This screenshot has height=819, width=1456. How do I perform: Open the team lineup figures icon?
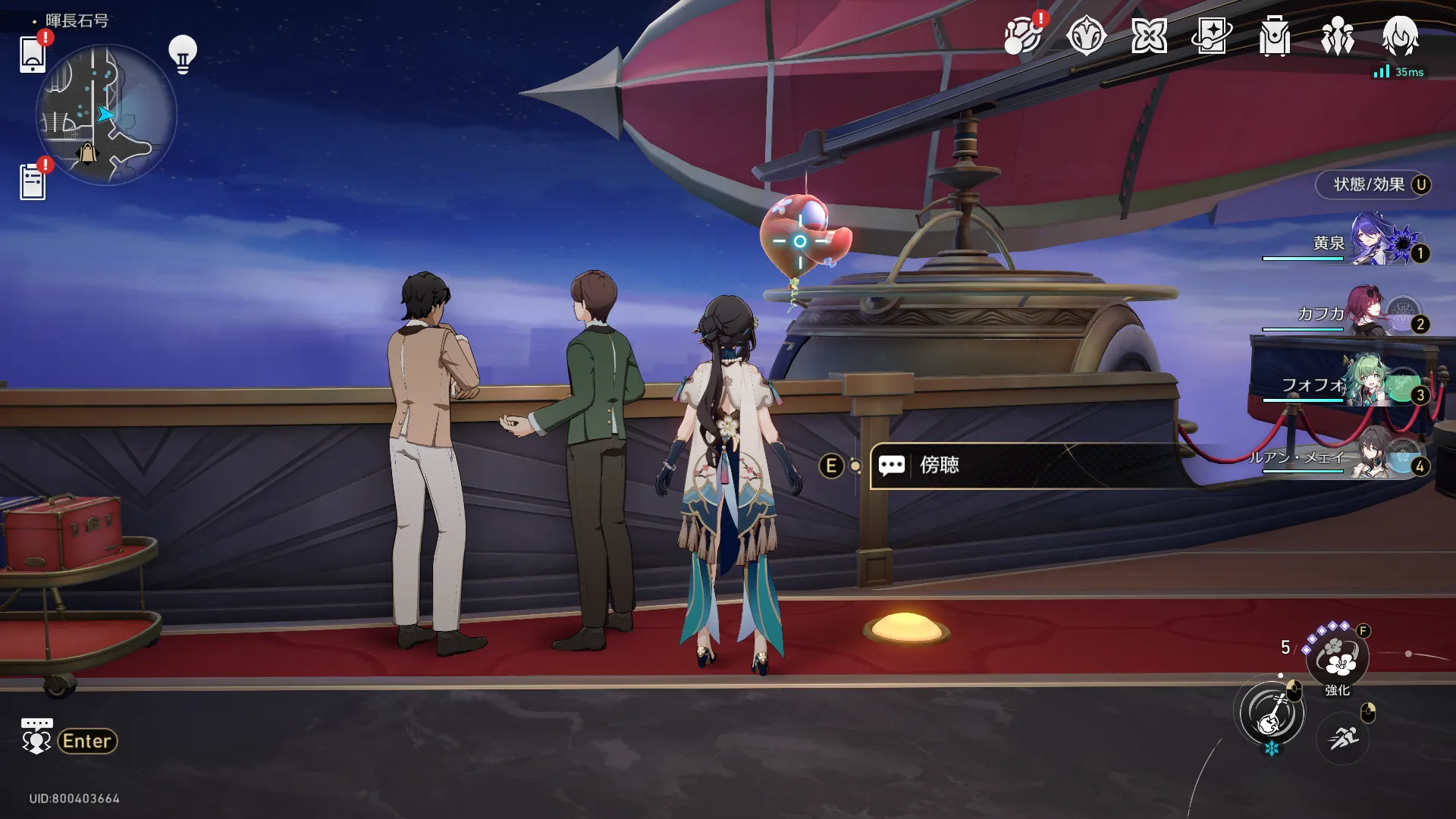pyautogui.click(x=1337, y=36)
